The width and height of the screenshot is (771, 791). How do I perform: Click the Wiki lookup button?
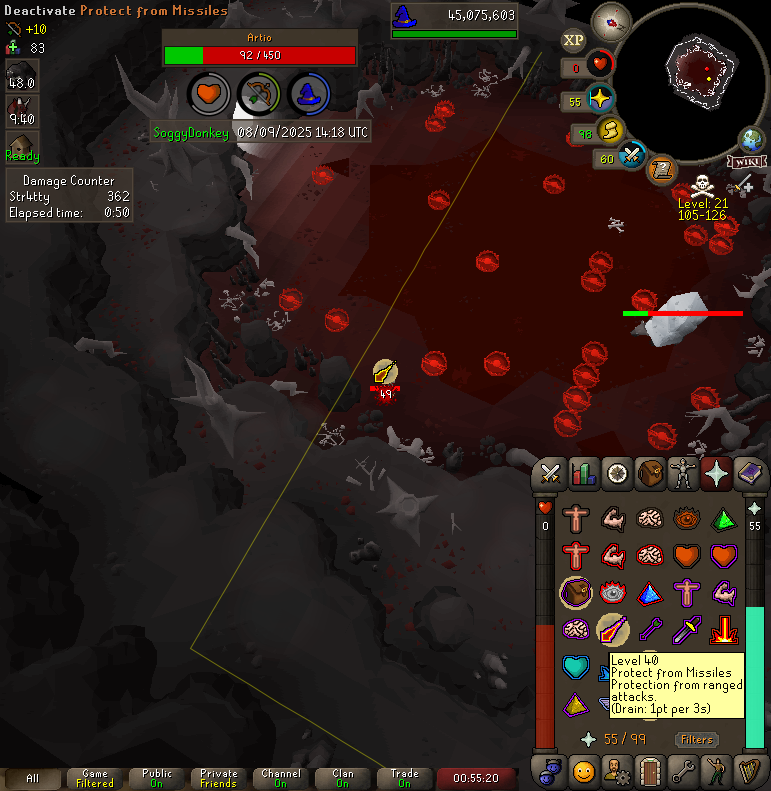[746, 161]
